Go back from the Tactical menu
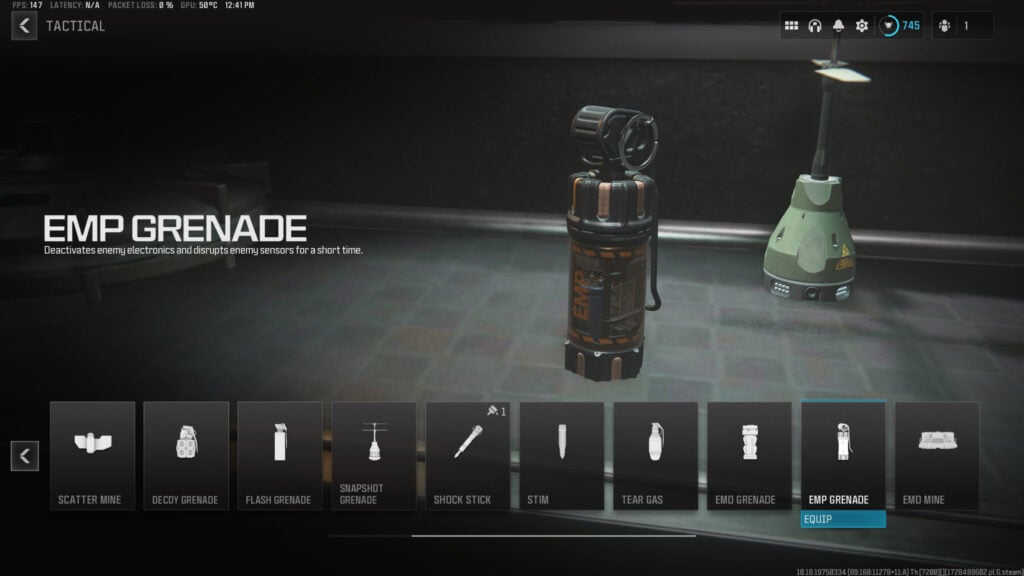Screen dimensions: 1024x576 pos(24,26)
